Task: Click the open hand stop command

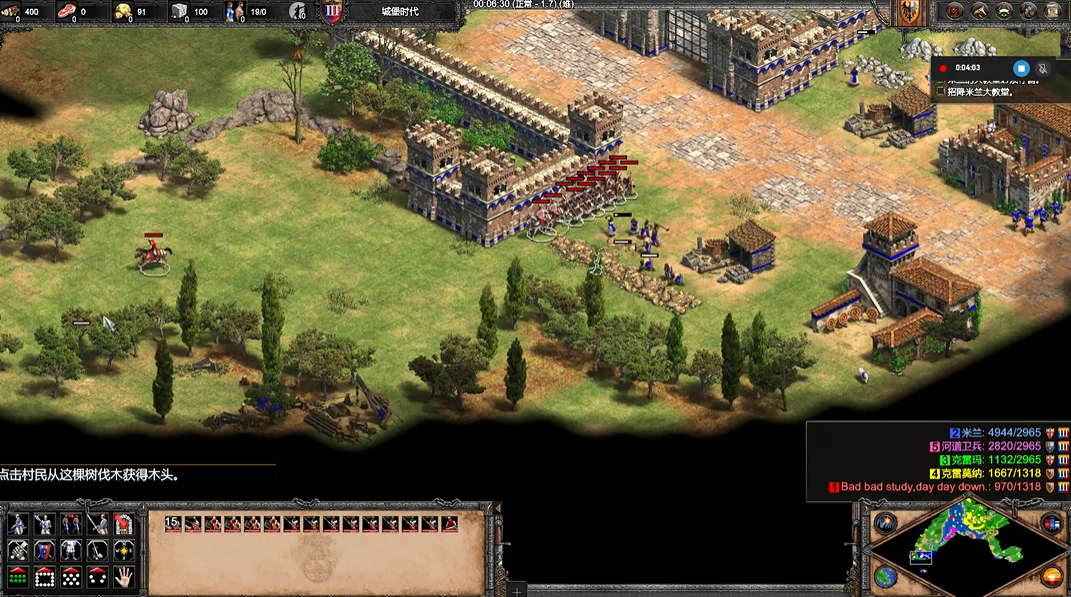Action: point(123,577)
